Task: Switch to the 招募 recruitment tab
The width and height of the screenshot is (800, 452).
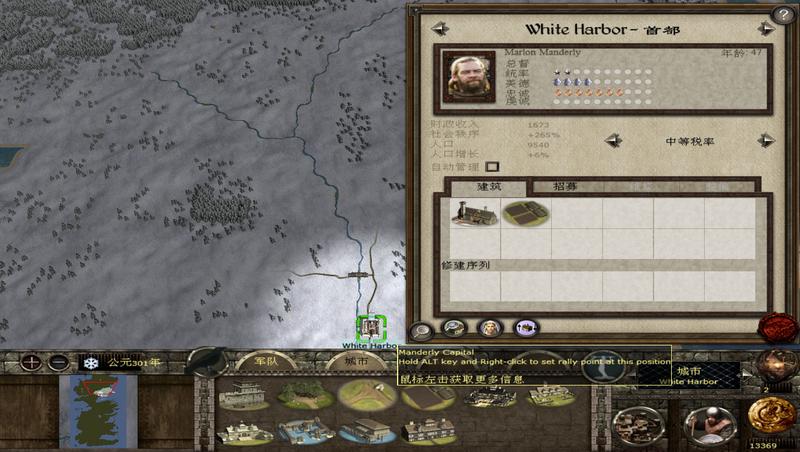Action: [555, 186]
